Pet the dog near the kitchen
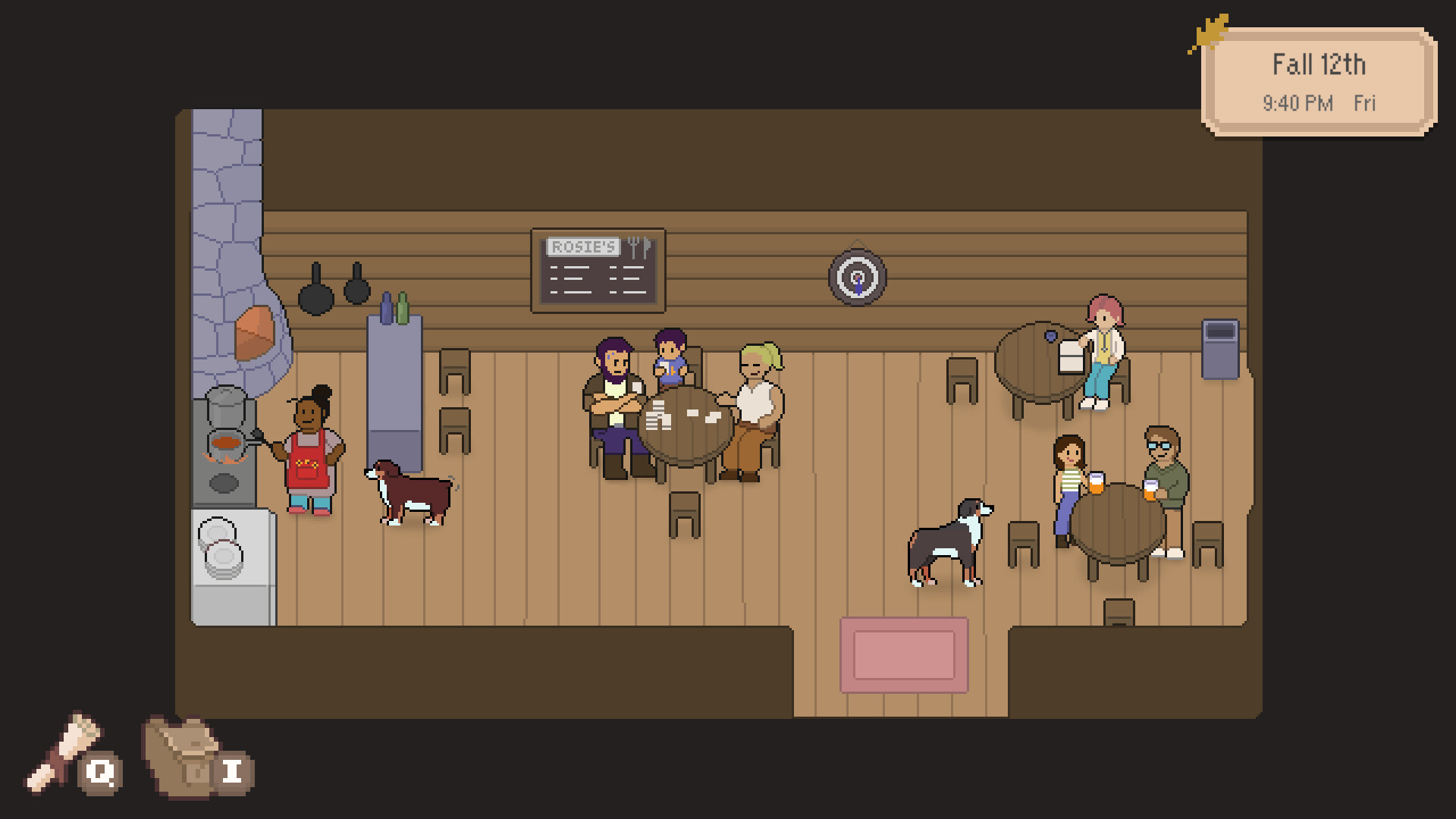 tap(409, 493)
